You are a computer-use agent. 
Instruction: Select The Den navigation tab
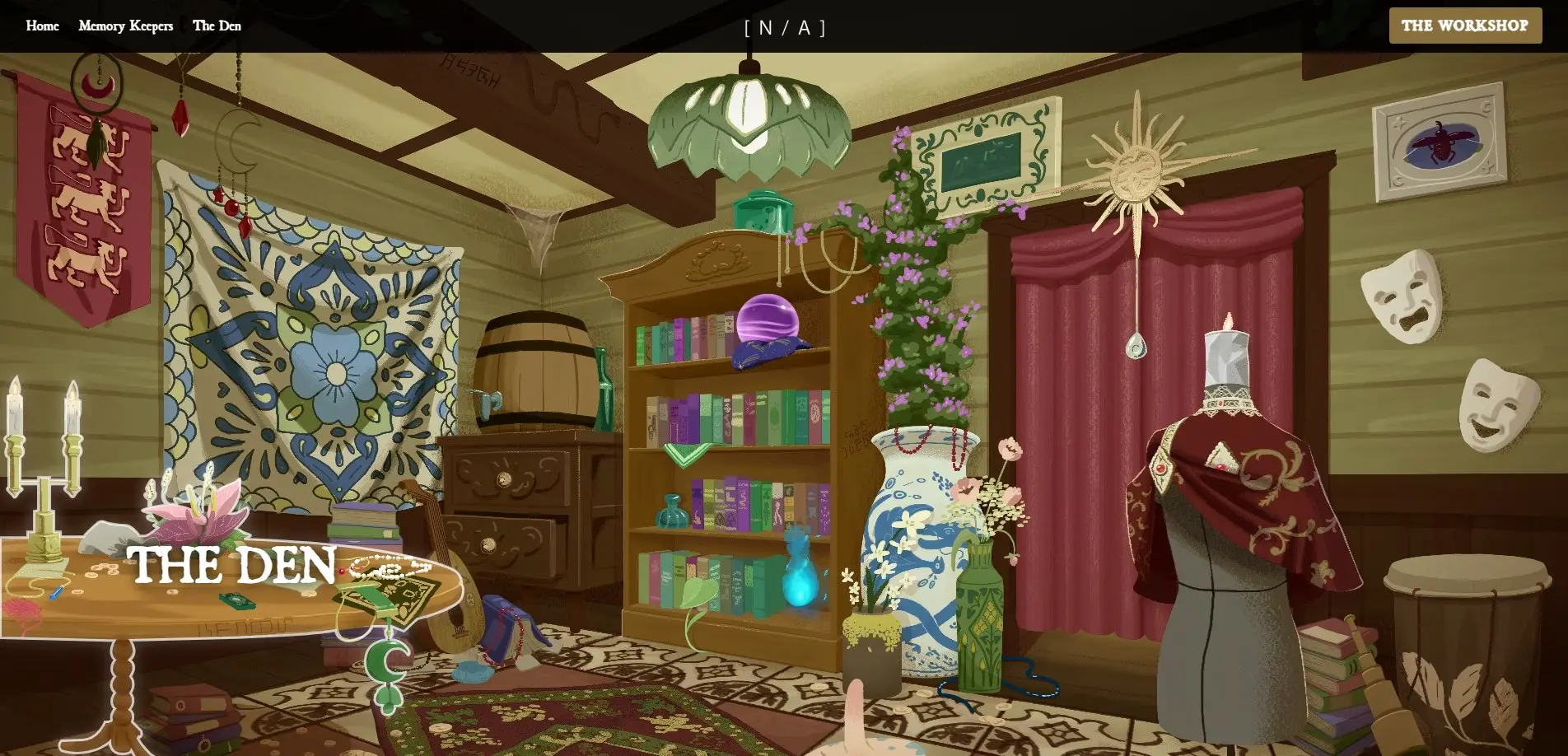pos(217,26)
